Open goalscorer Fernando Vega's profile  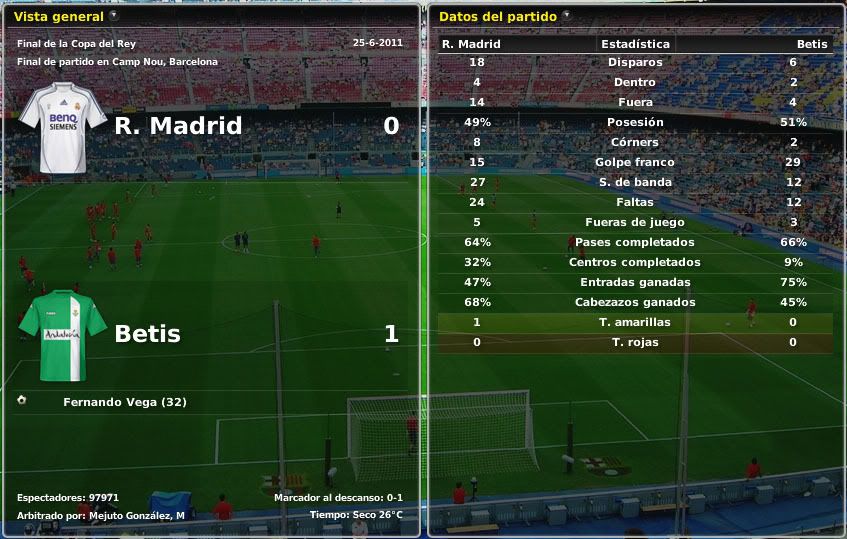coord(124,403)
